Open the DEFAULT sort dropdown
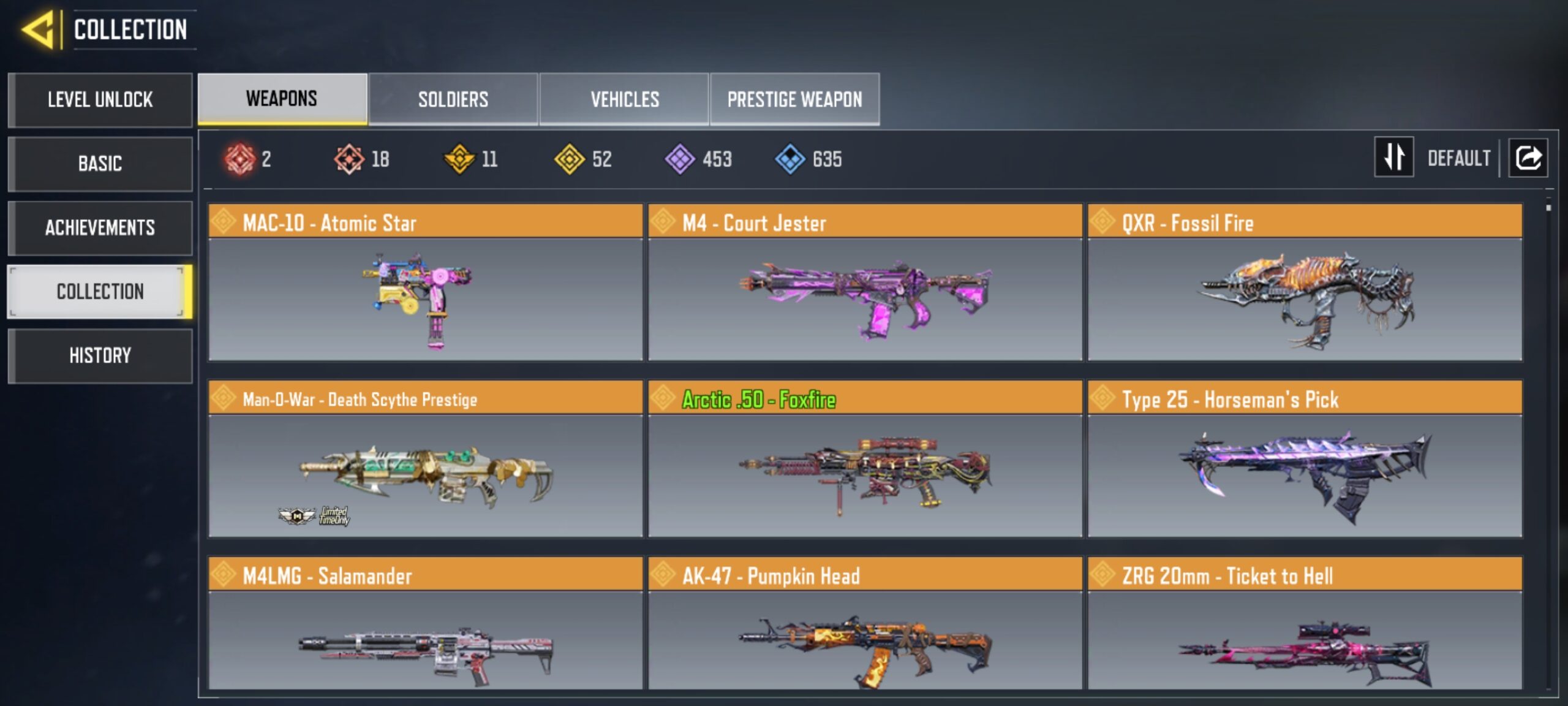Image resolution: width=1568 pixels, height=706 pixels. click(x=1461, y=158)
